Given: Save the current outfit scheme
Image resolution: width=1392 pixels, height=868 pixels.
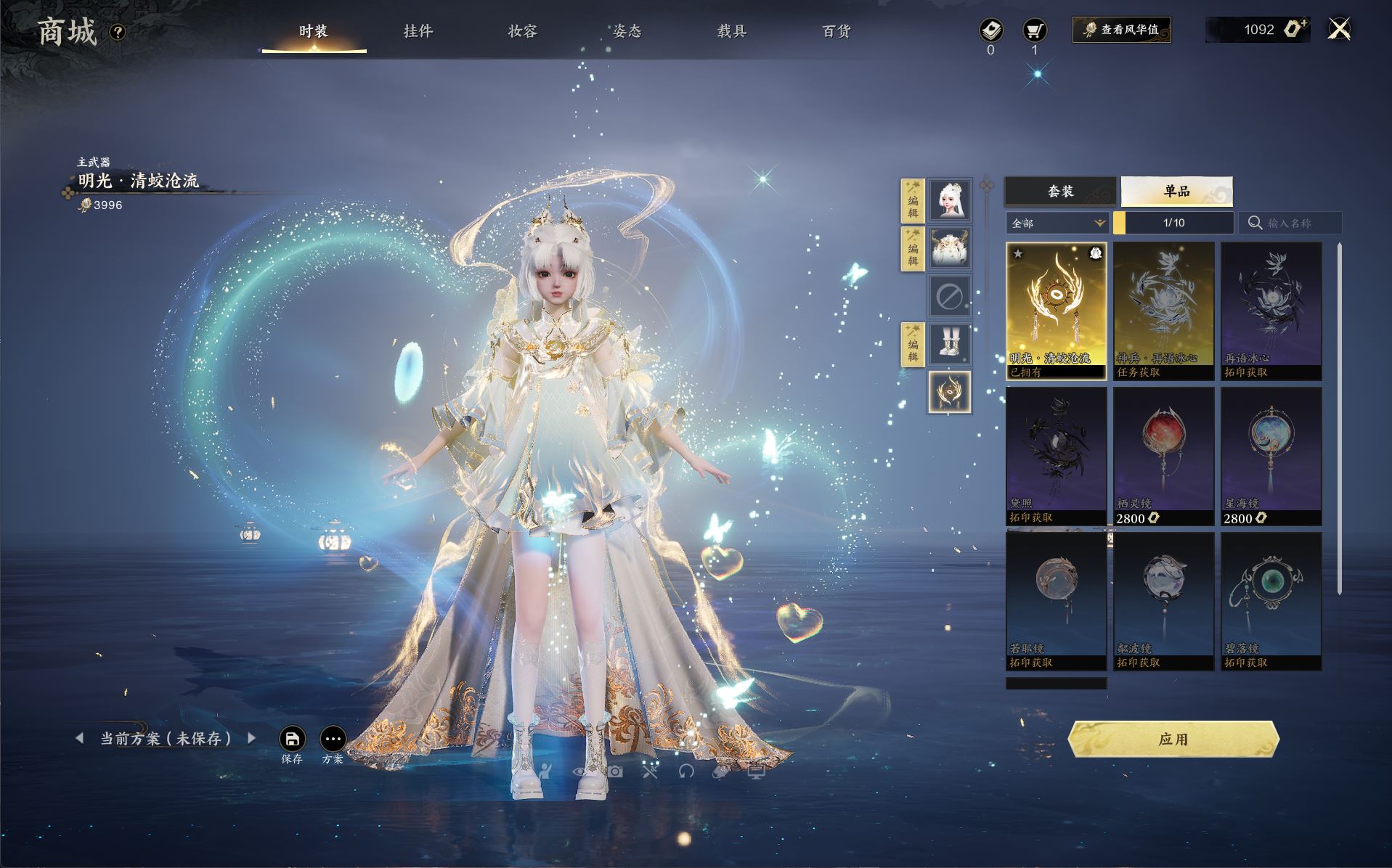Looking at the screenshot, I should pyautogui.click(x=292, y=740).
